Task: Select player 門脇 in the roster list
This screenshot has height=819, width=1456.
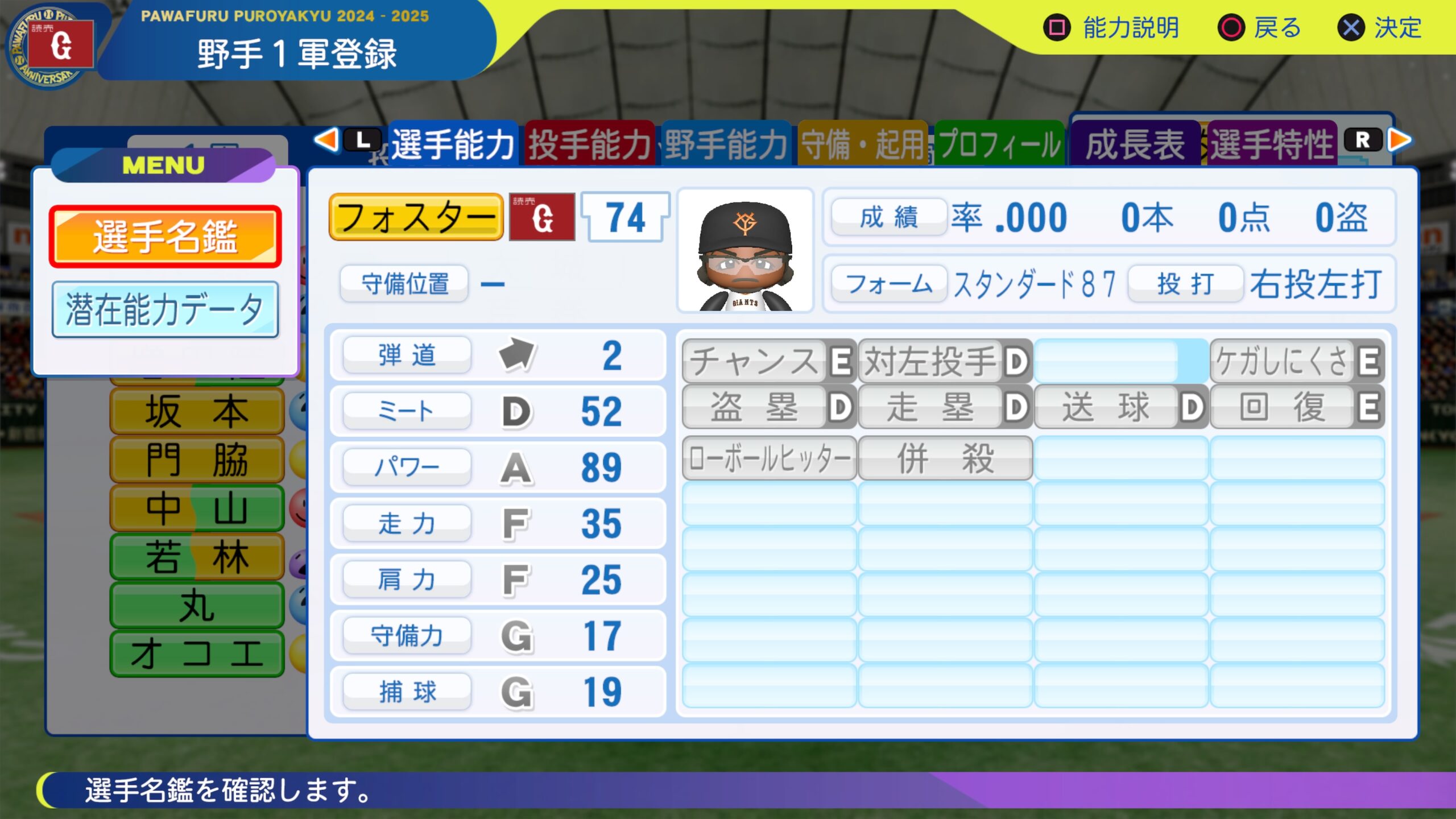Action: pos(197,460)
